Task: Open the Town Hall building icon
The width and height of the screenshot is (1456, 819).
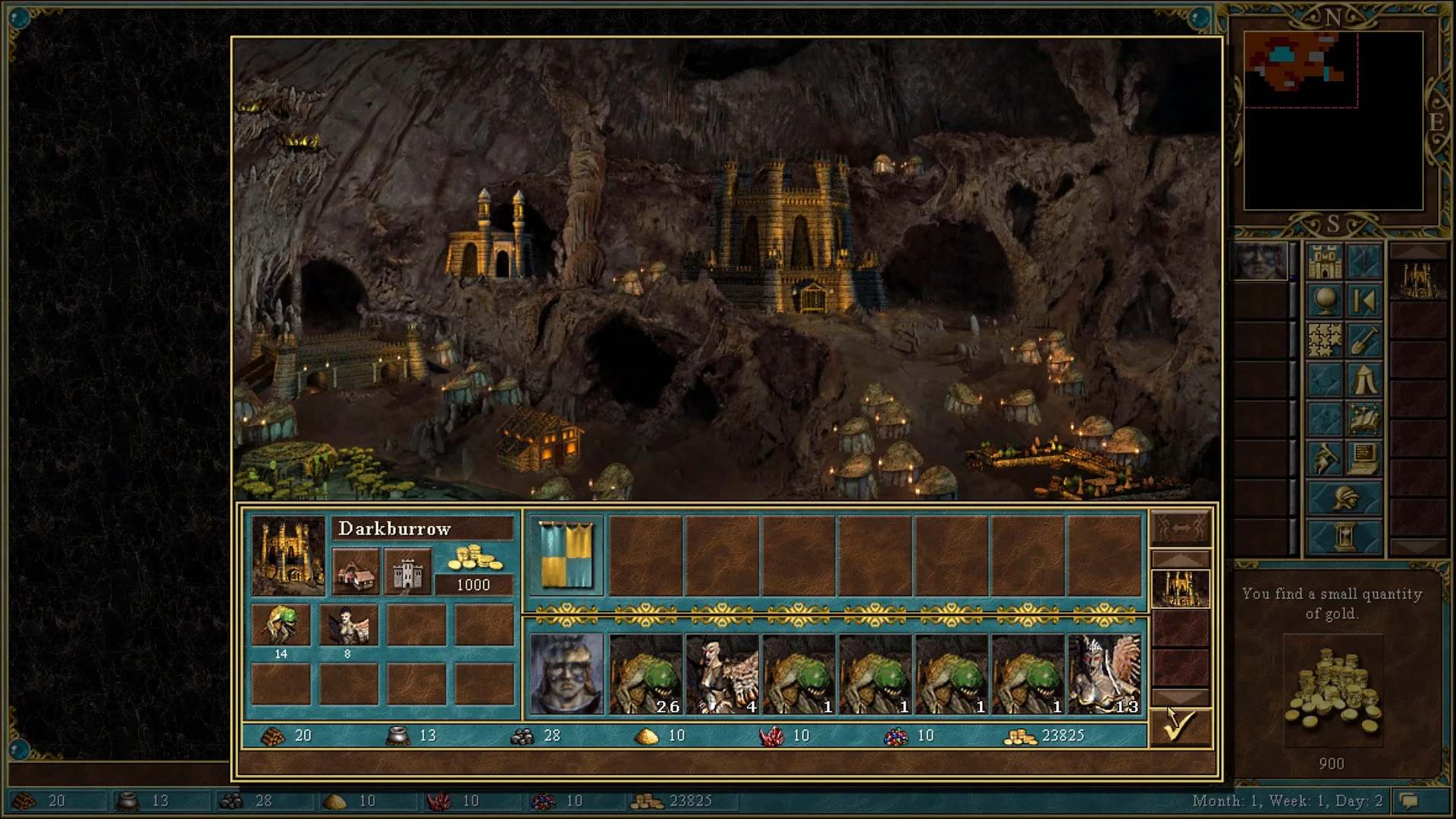Action: [356, 573]
